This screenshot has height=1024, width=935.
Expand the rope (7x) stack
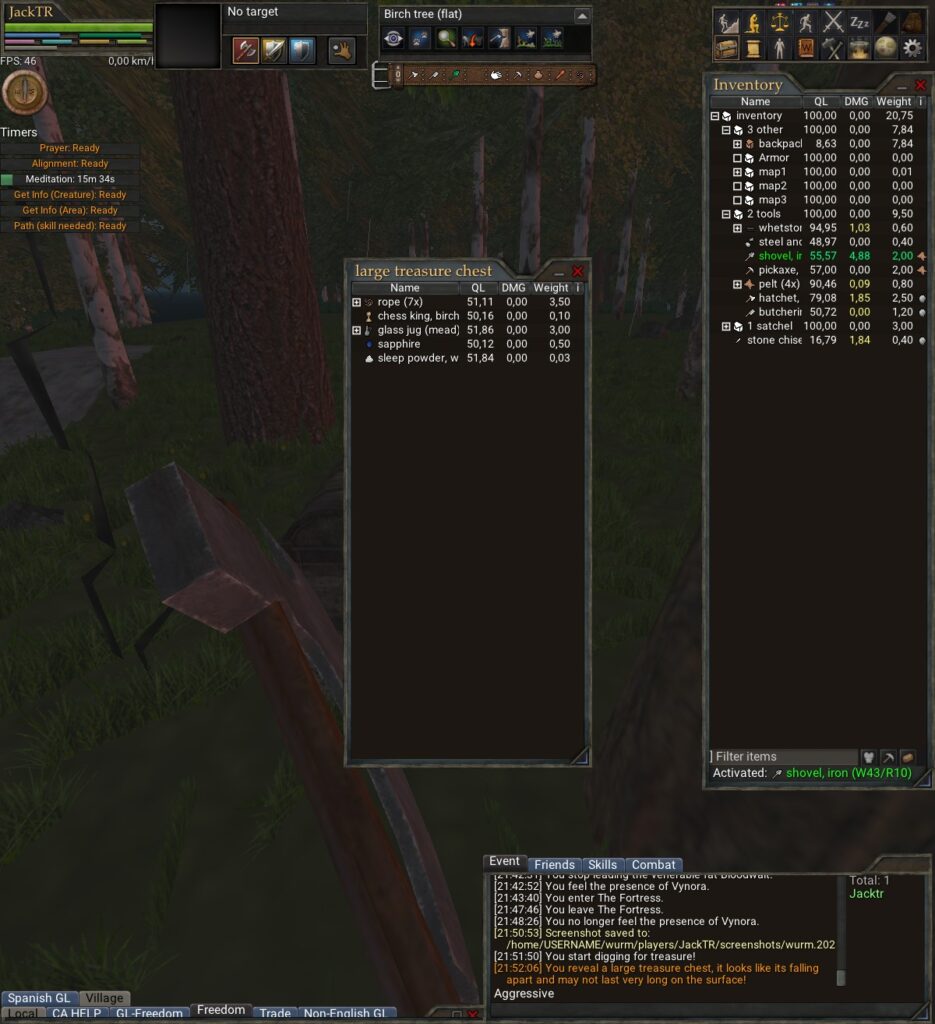(357, 302)
